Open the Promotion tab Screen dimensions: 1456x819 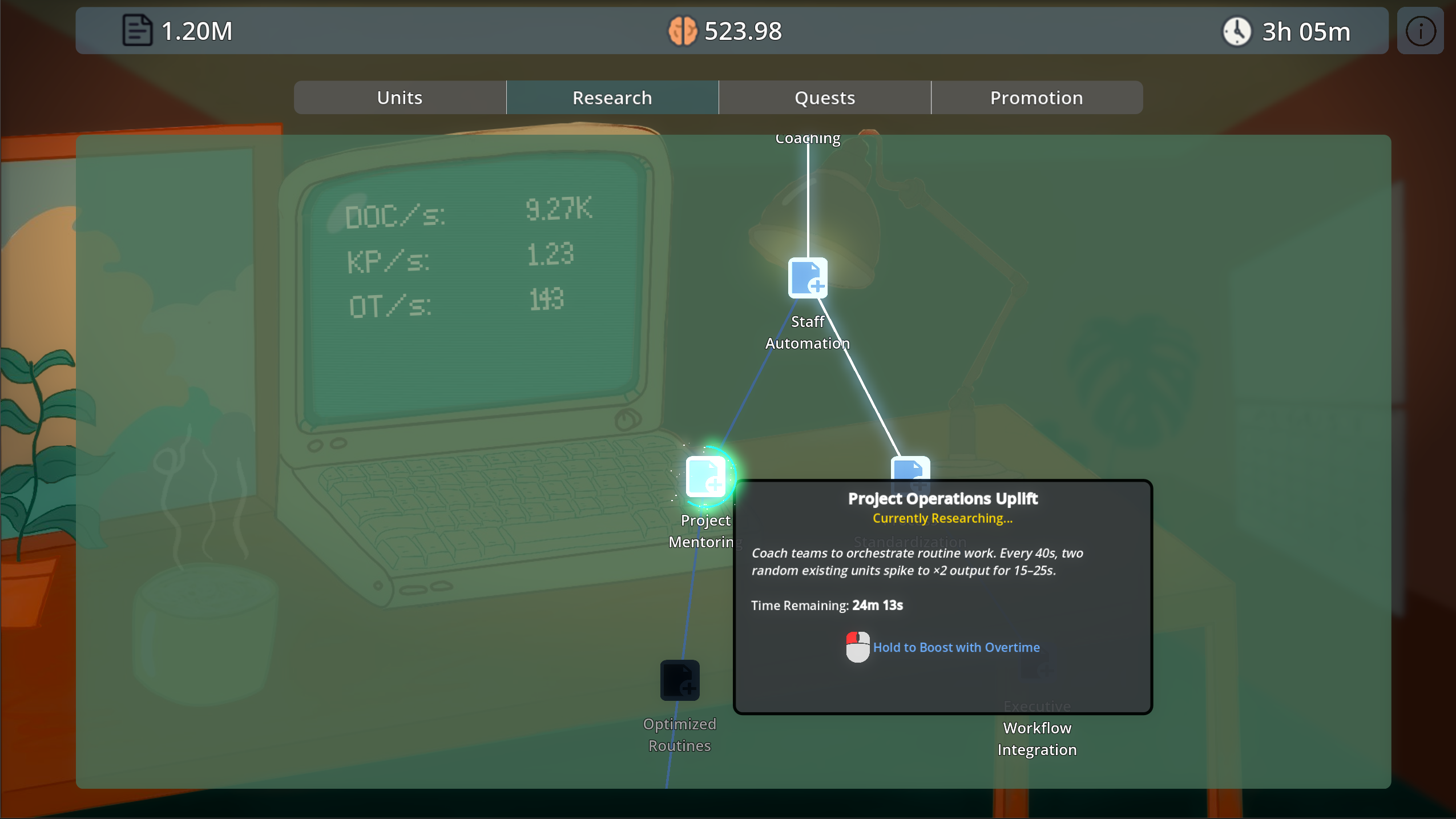point(1036,97)
